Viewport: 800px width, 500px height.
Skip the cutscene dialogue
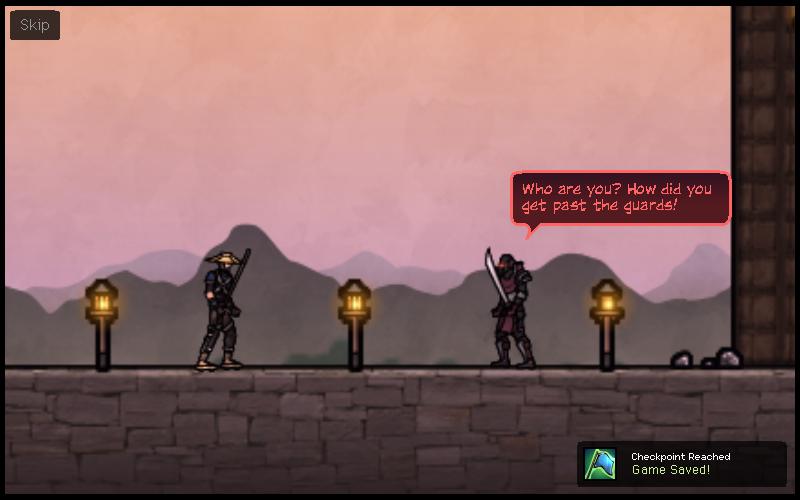coord(35,25)
